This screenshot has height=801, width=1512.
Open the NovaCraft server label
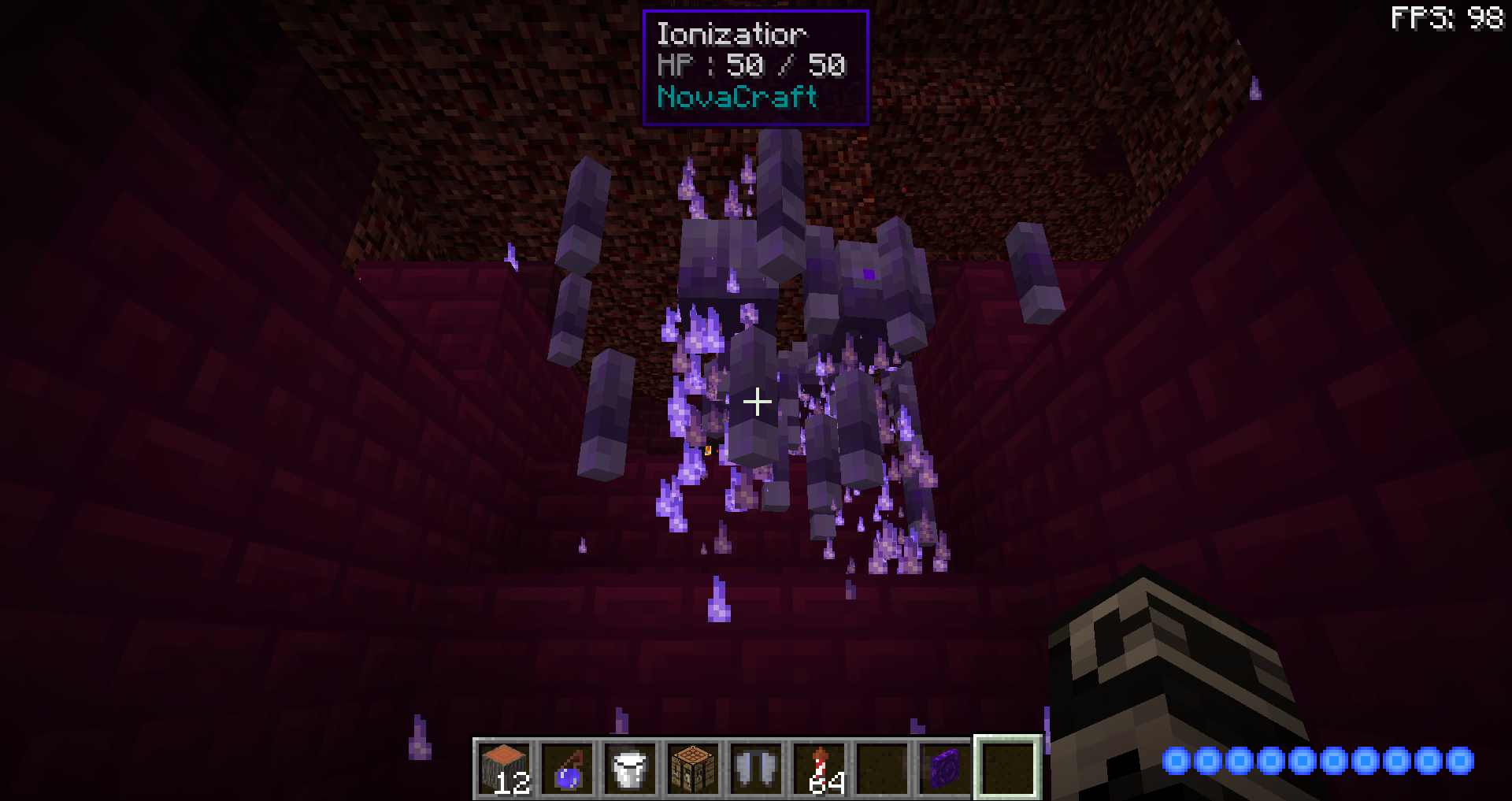click(736, 97)
